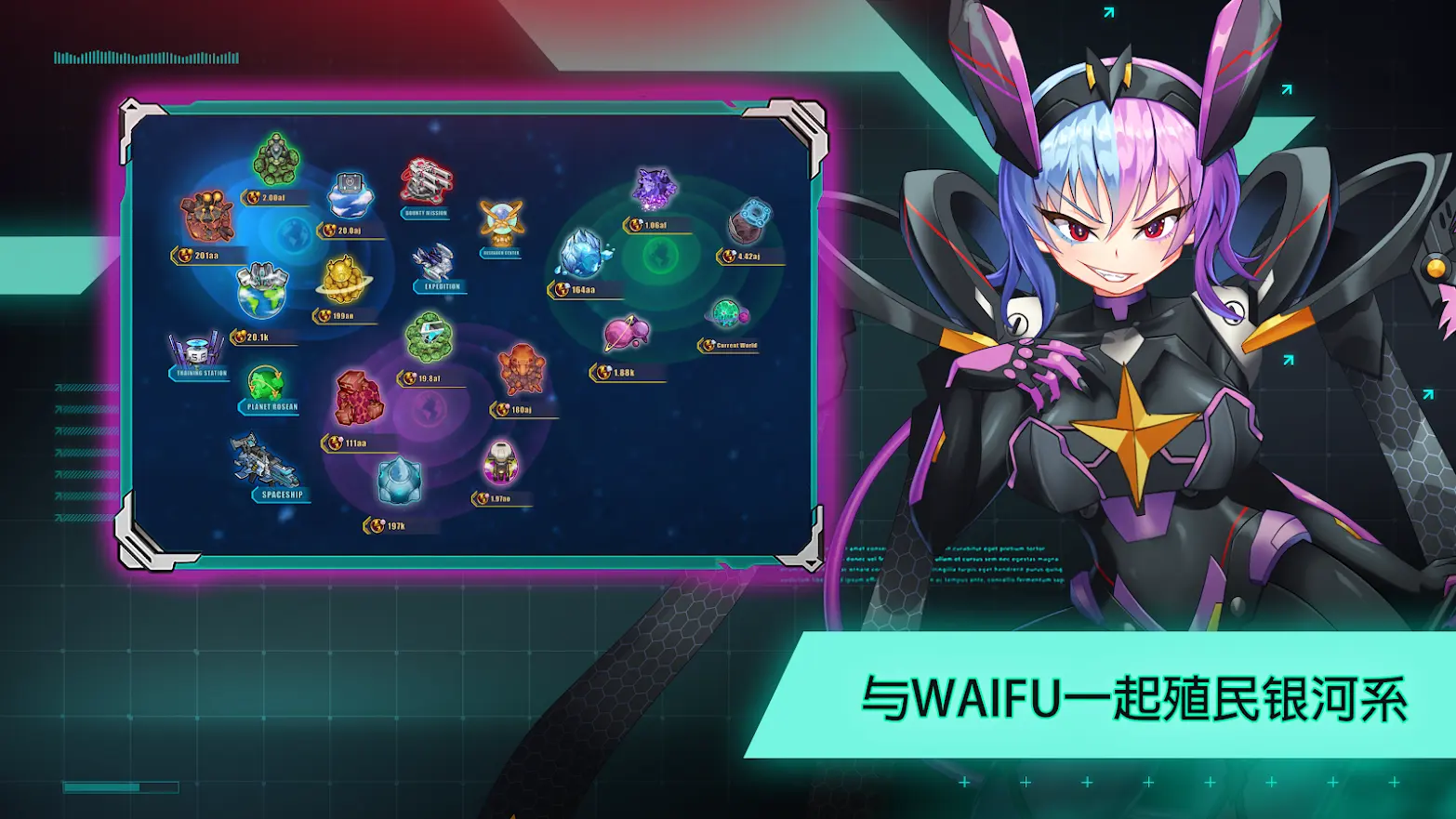
Task: Open the Bounty Mission turret station
Action: point(426,182)
